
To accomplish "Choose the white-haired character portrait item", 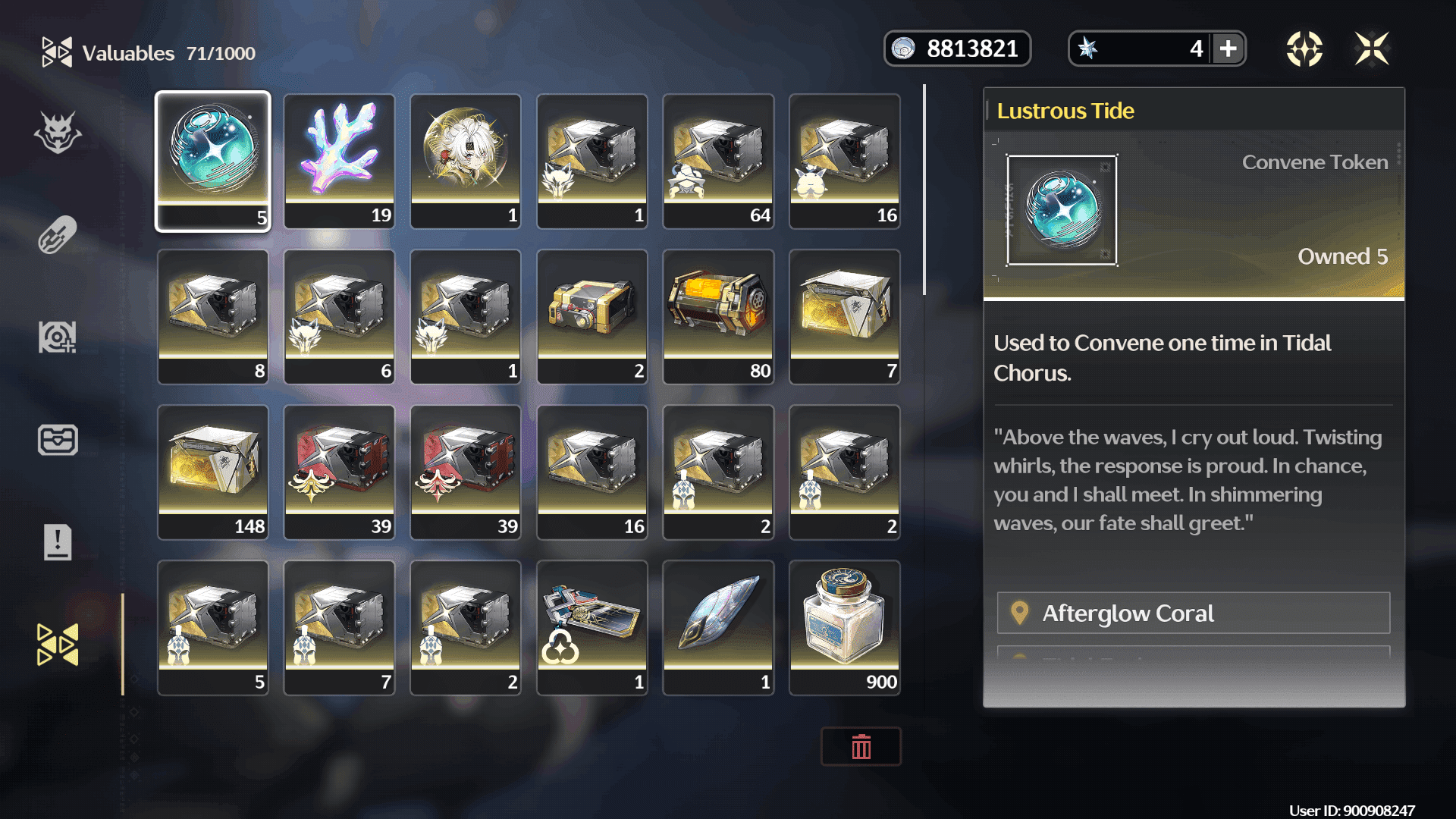I will 466,161.
